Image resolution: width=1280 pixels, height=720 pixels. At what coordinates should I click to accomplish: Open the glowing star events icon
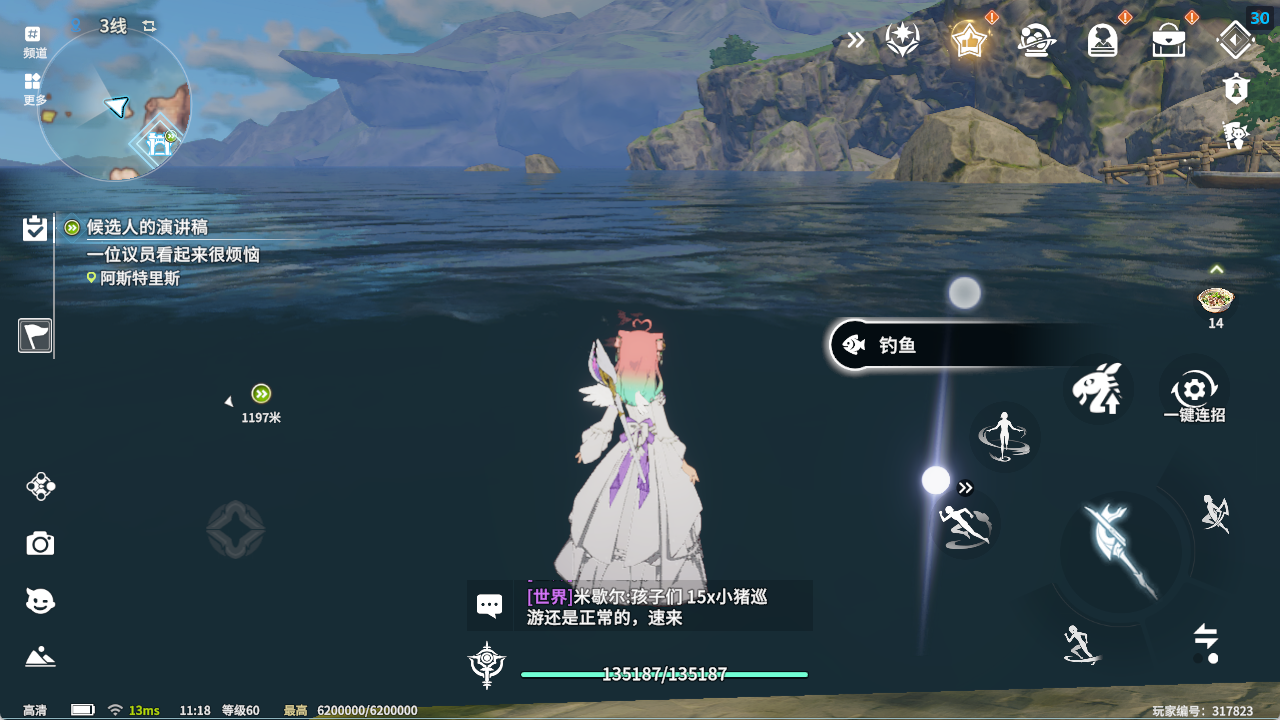pyautogui.click(x=968, y=41)
